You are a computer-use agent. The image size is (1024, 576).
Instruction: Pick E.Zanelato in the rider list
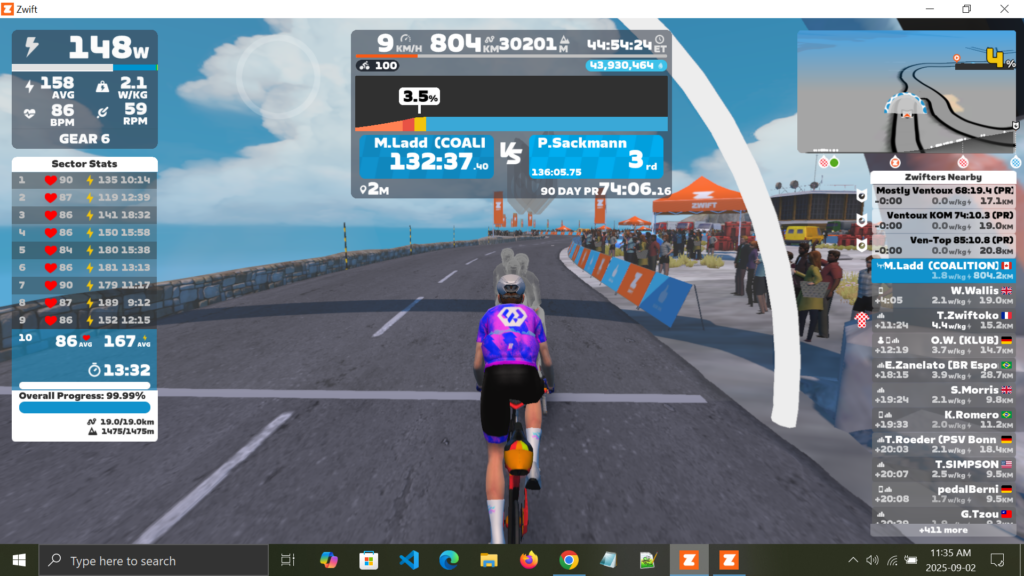[x=945, y=370]
